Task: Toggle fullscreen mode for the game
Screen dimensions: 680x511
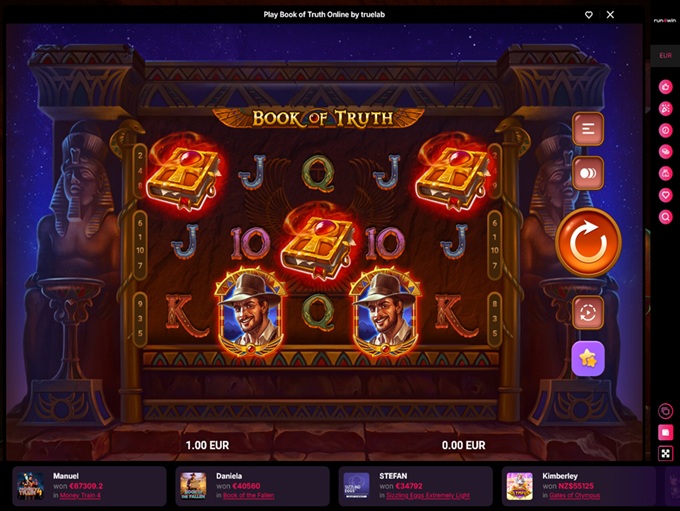Action: point(665,453)
